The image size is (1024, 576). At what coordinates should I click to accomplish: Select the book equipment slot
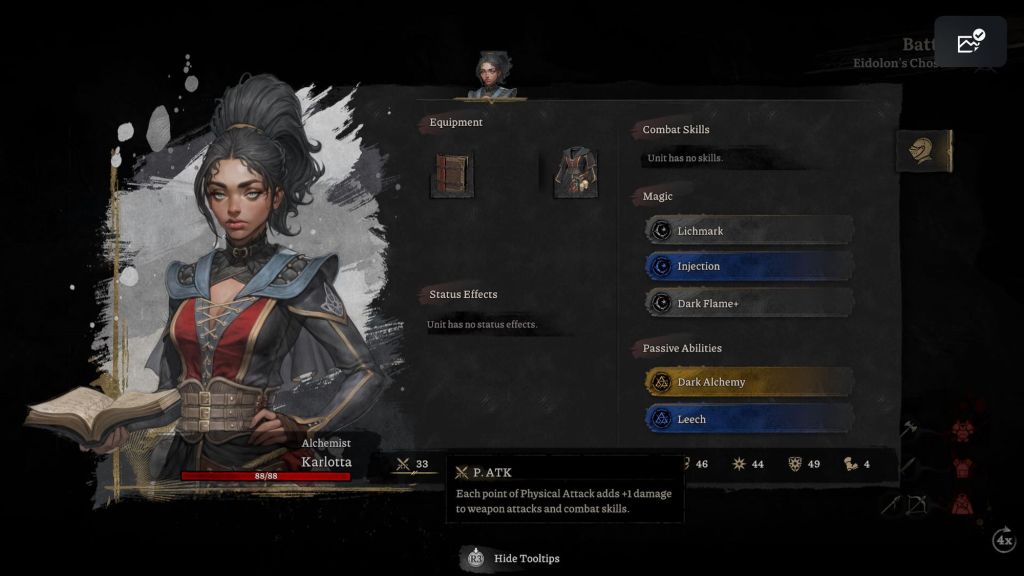pos(452,174)
